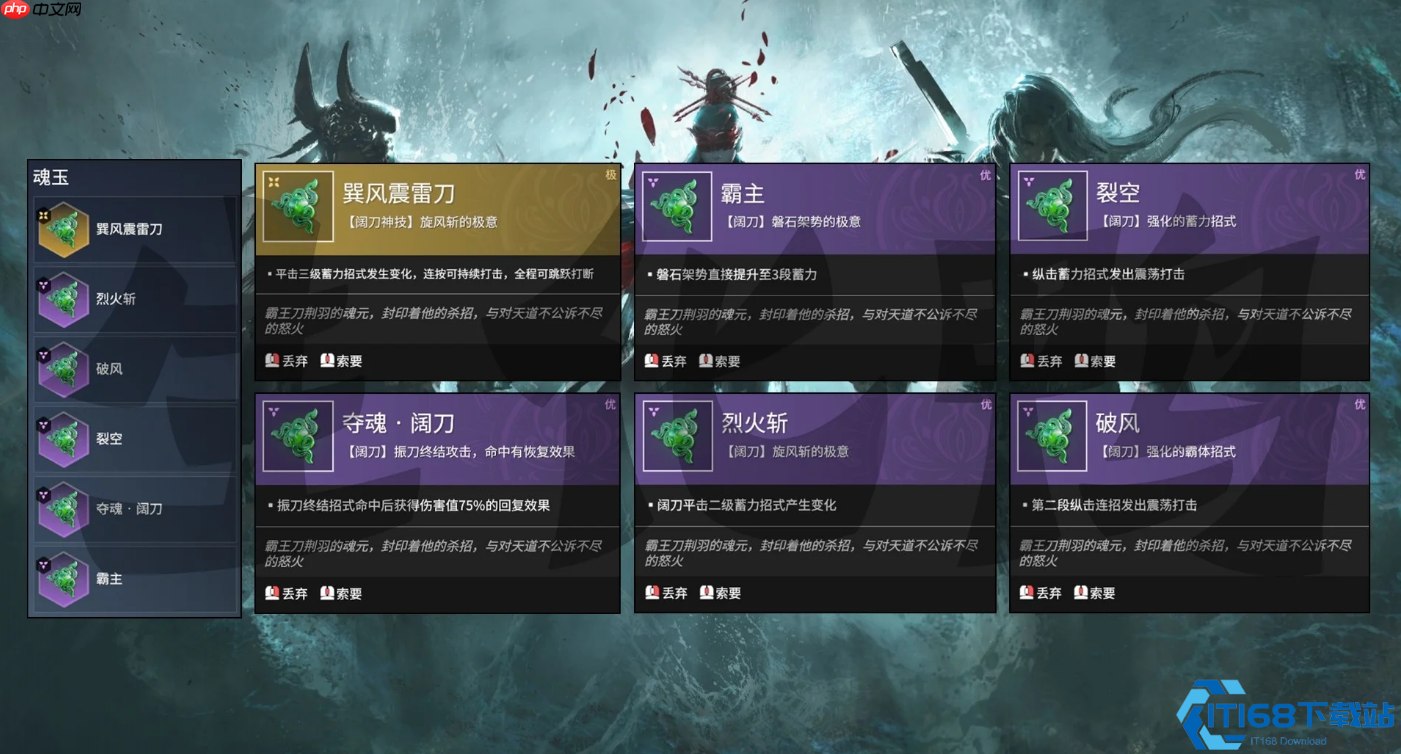Click 丢弃 on the 夺魂·阔刀 card
The image size is (1401, 754).
pyautogui.click(x=288, y=592)
